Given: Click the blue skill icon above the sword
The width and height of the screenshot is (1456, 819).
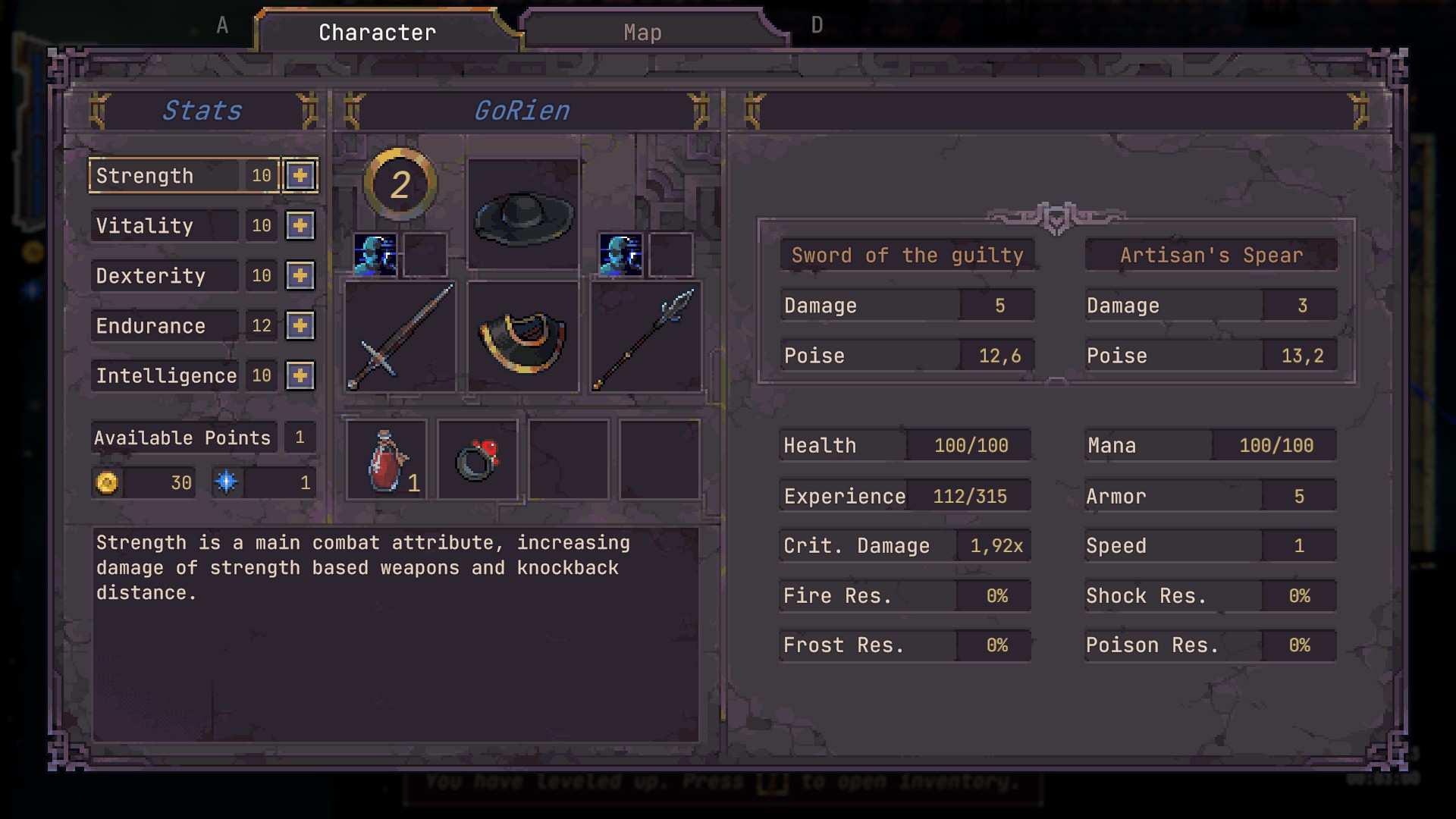Looking at the screenshot, I should (x=375, y=255).
